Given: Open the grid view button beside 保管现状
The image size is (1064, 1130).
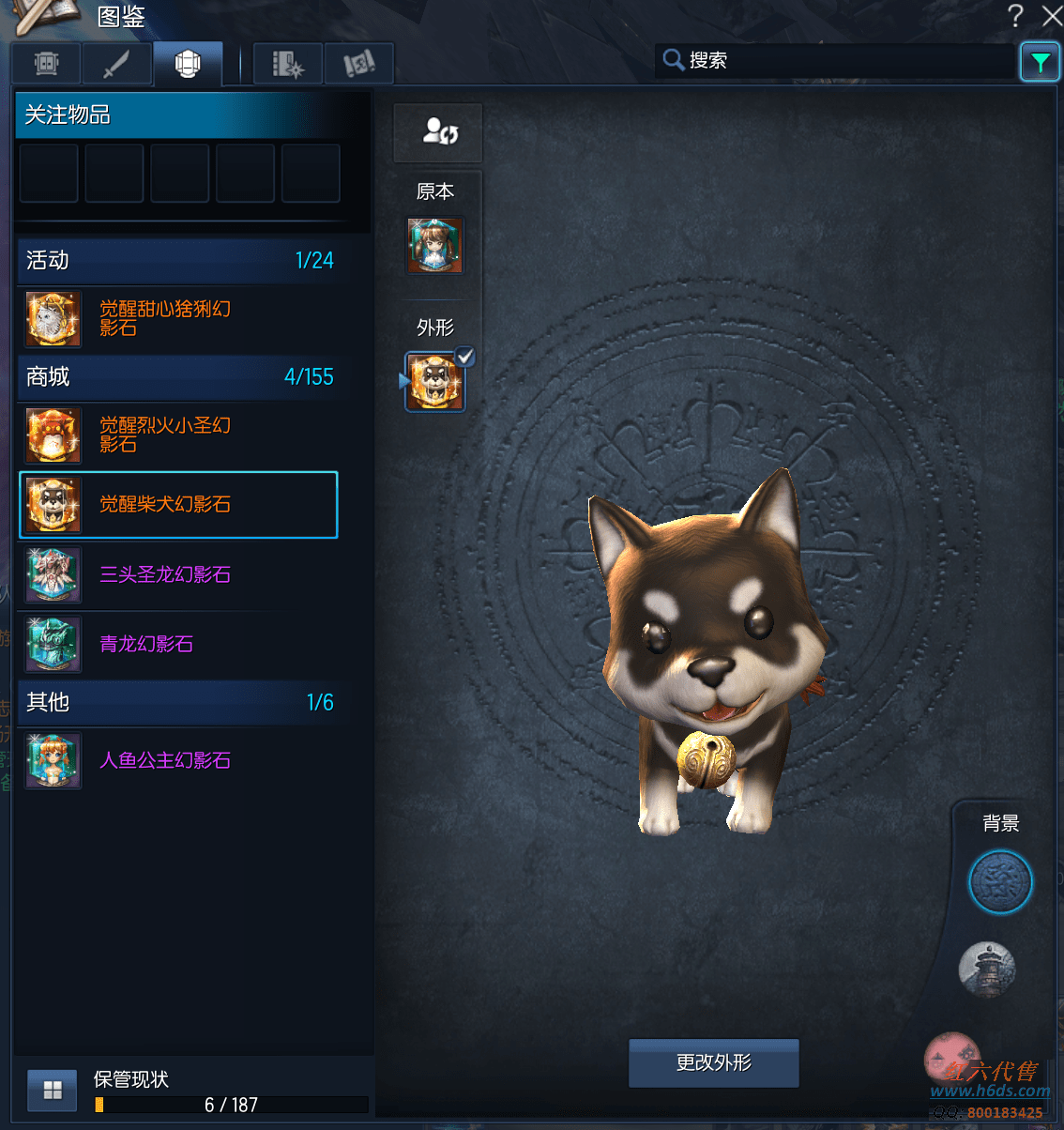Looking at the screenshot, I should click(53, 1090).
